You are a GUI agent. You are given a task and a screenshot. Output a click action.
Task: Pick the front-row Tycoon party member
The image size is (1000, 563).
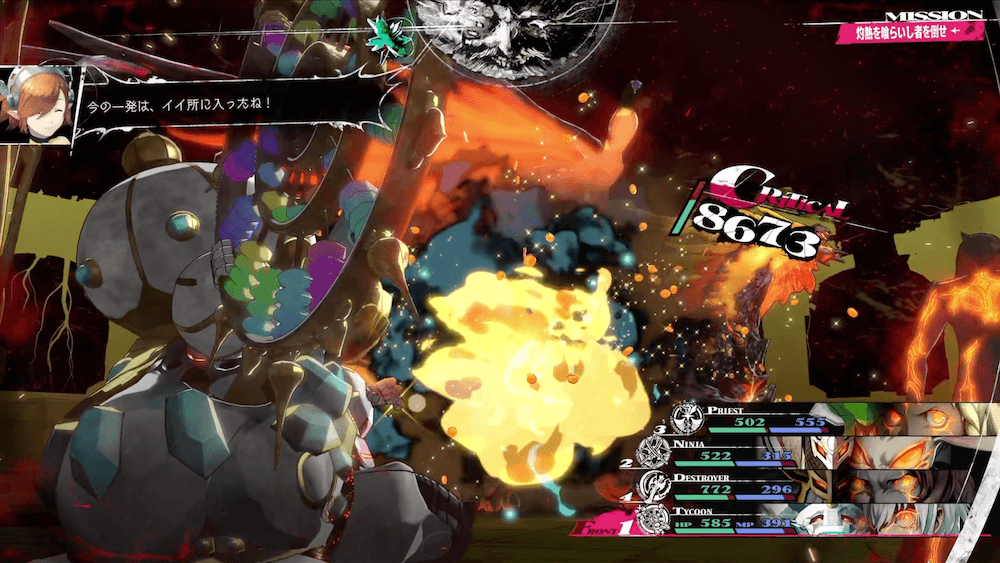[760, 519]
